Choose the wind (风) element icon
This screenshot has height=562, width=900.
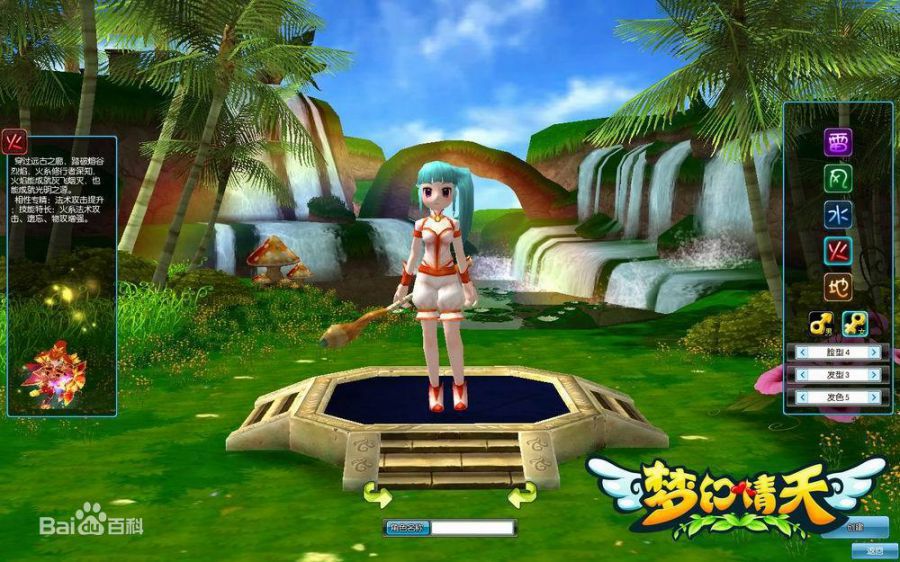[x=838, y=179]
